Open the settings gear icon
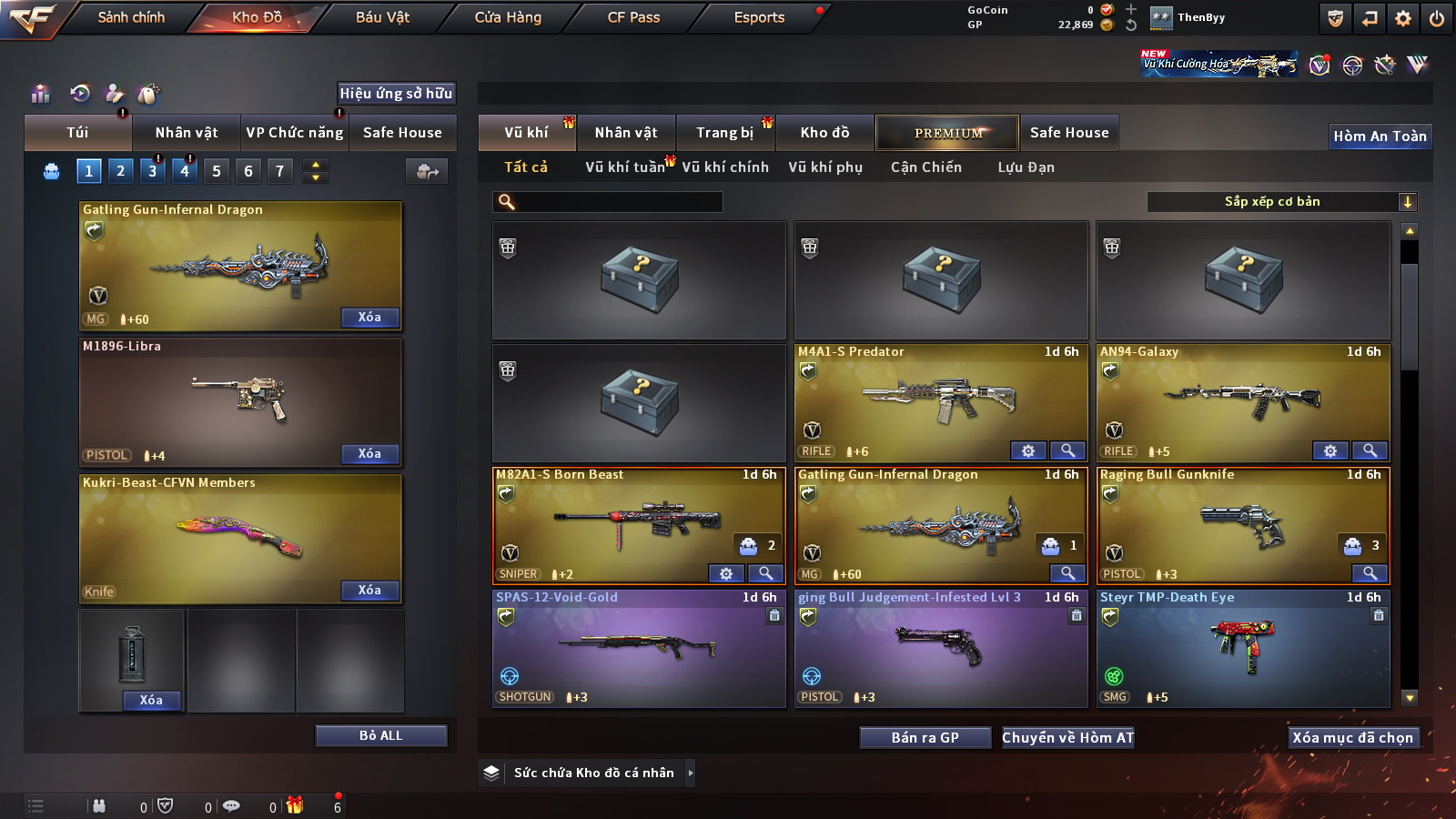 (x=1403, y=18)
